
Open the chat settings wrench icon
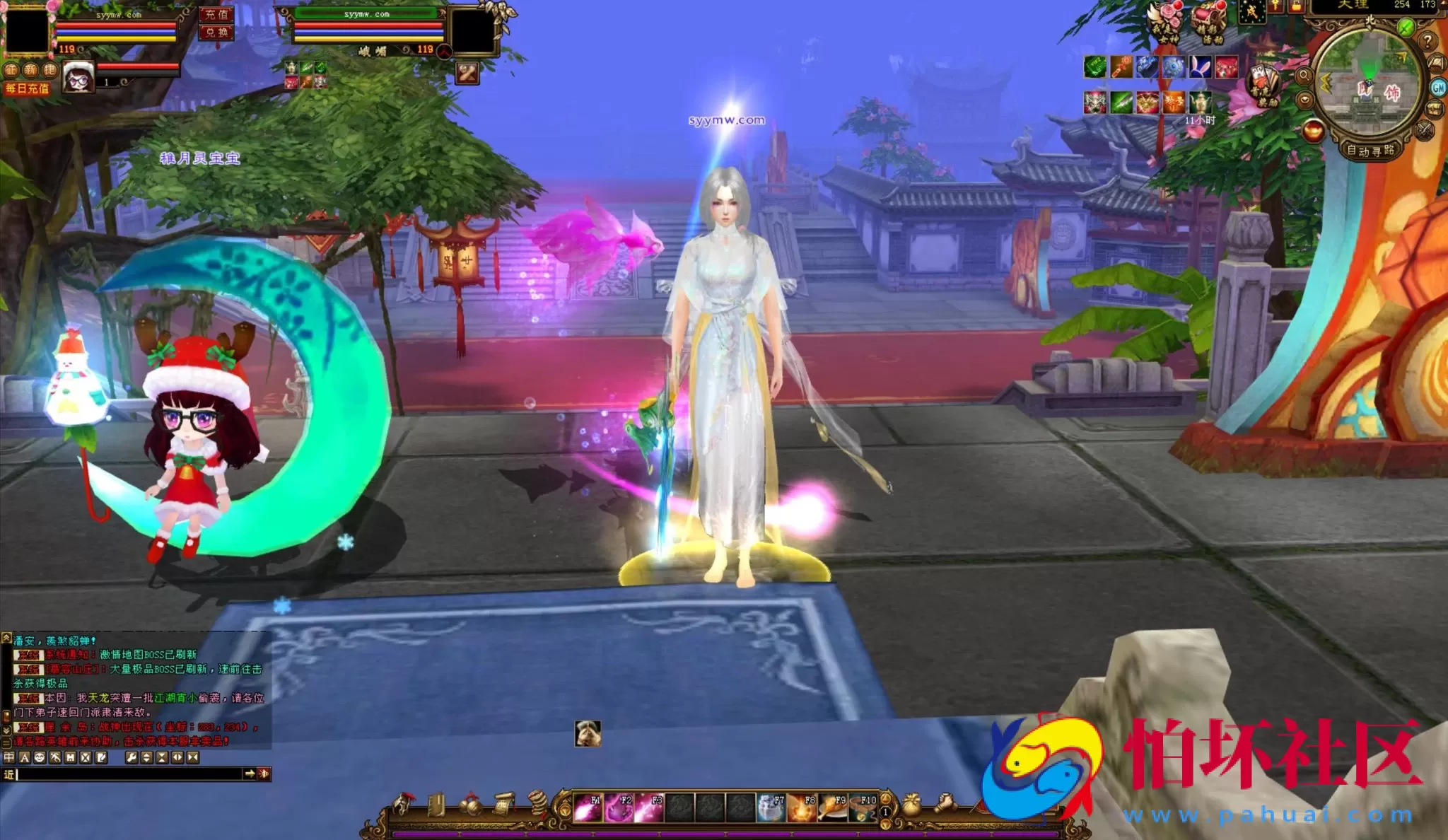click(x=132, y=758)
